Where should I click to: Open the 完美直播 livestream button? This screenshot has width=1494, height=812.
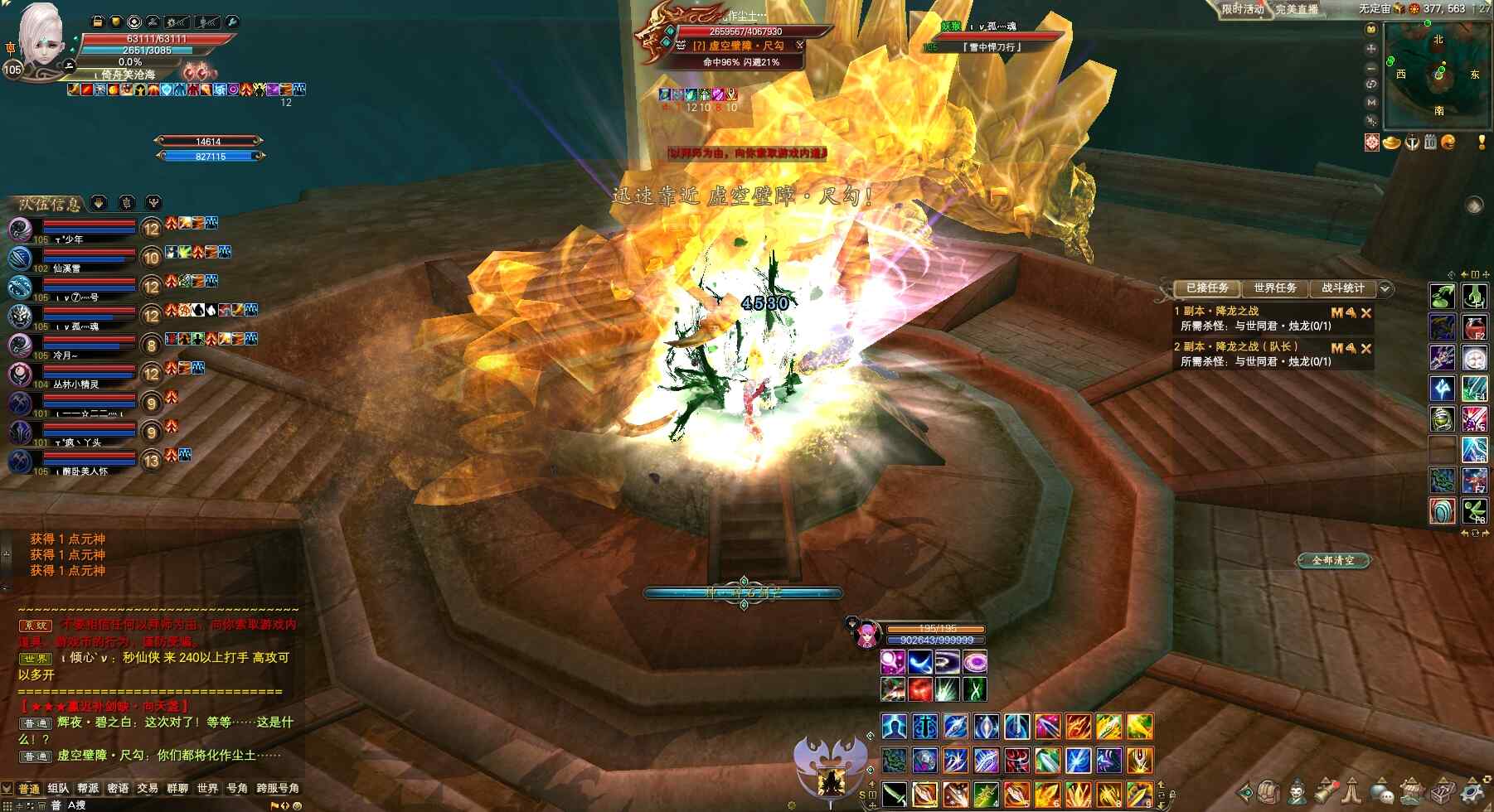coord(1297,9)
